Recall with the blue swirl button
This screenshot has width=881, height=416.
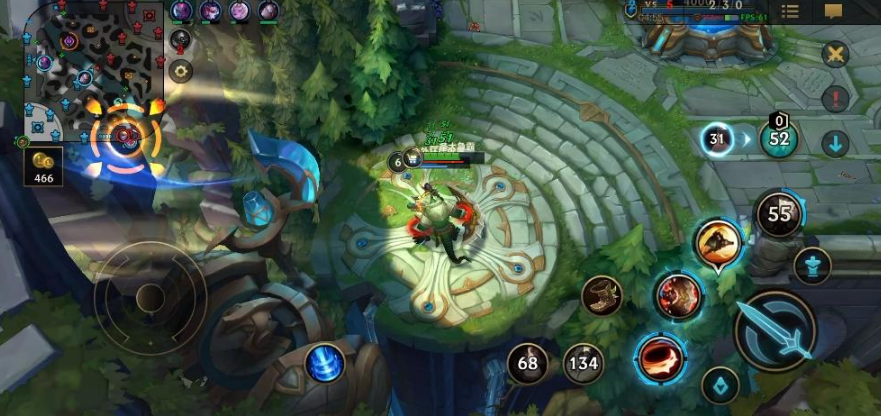(x=324, y=362)
